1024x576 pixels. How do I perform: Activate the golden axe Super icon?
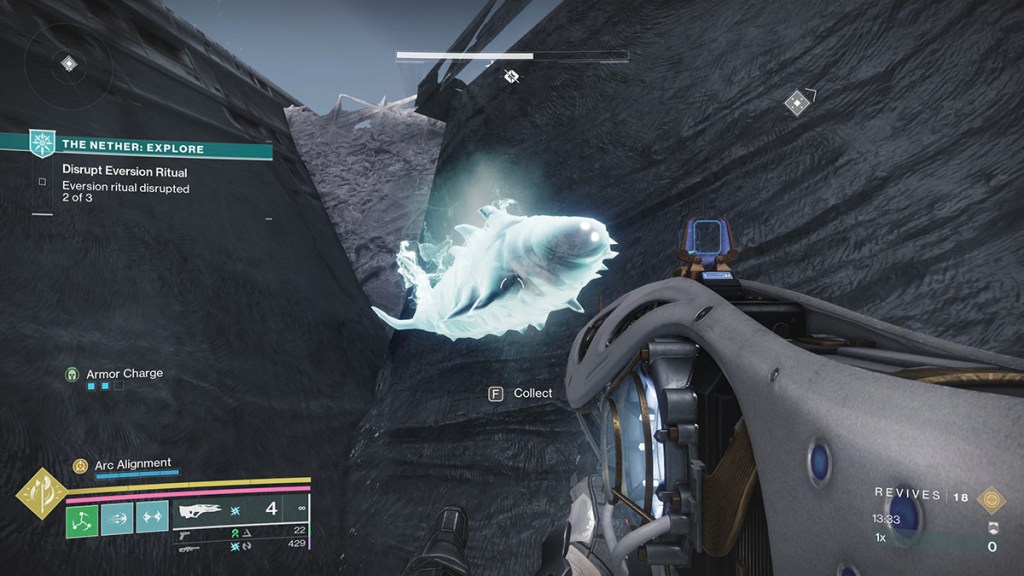[42, 494]
